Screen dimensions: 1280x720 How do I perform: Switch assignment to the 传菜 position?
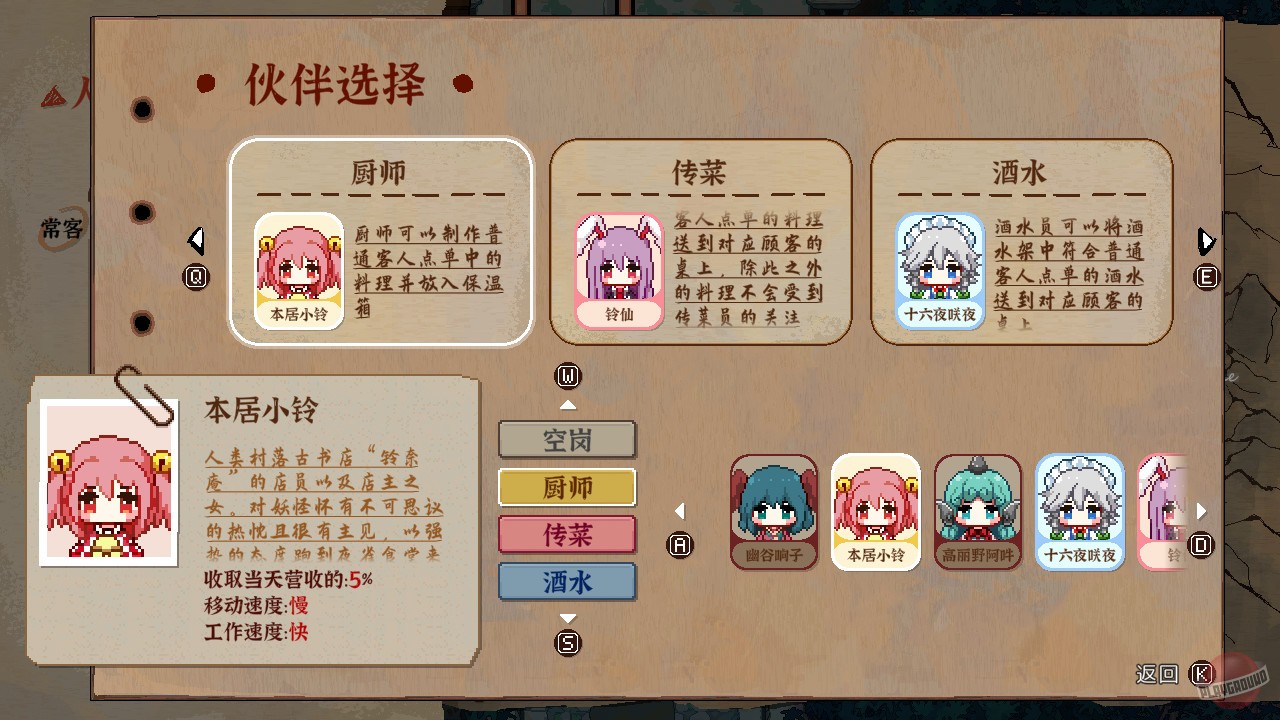(567, 536)
